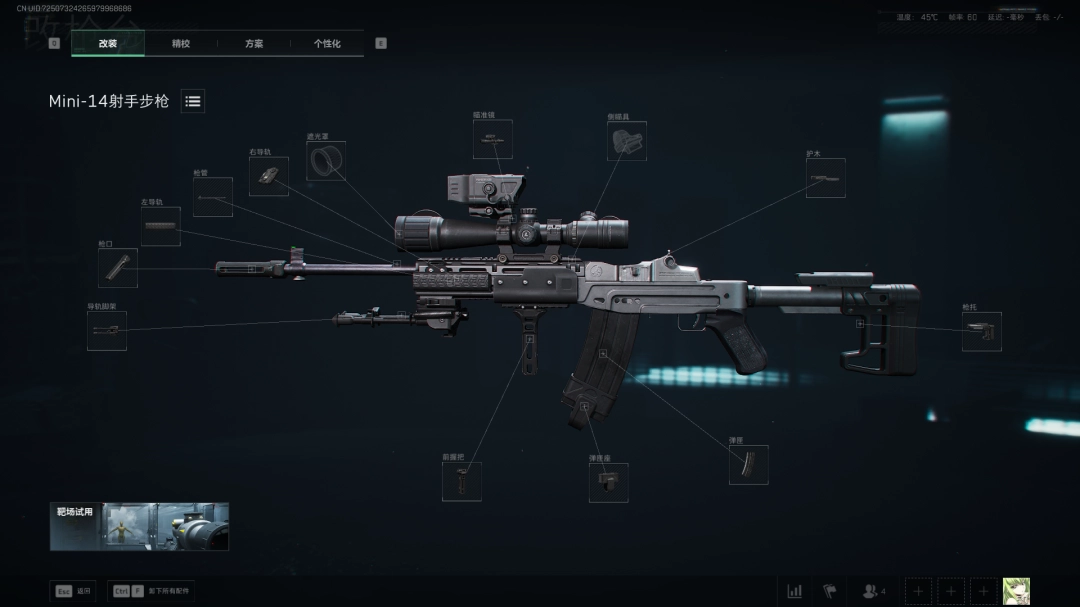Choose the 枪管 barrel slot
The width and height of the screenshot is (1080, 607).
[x=212, y=198]
